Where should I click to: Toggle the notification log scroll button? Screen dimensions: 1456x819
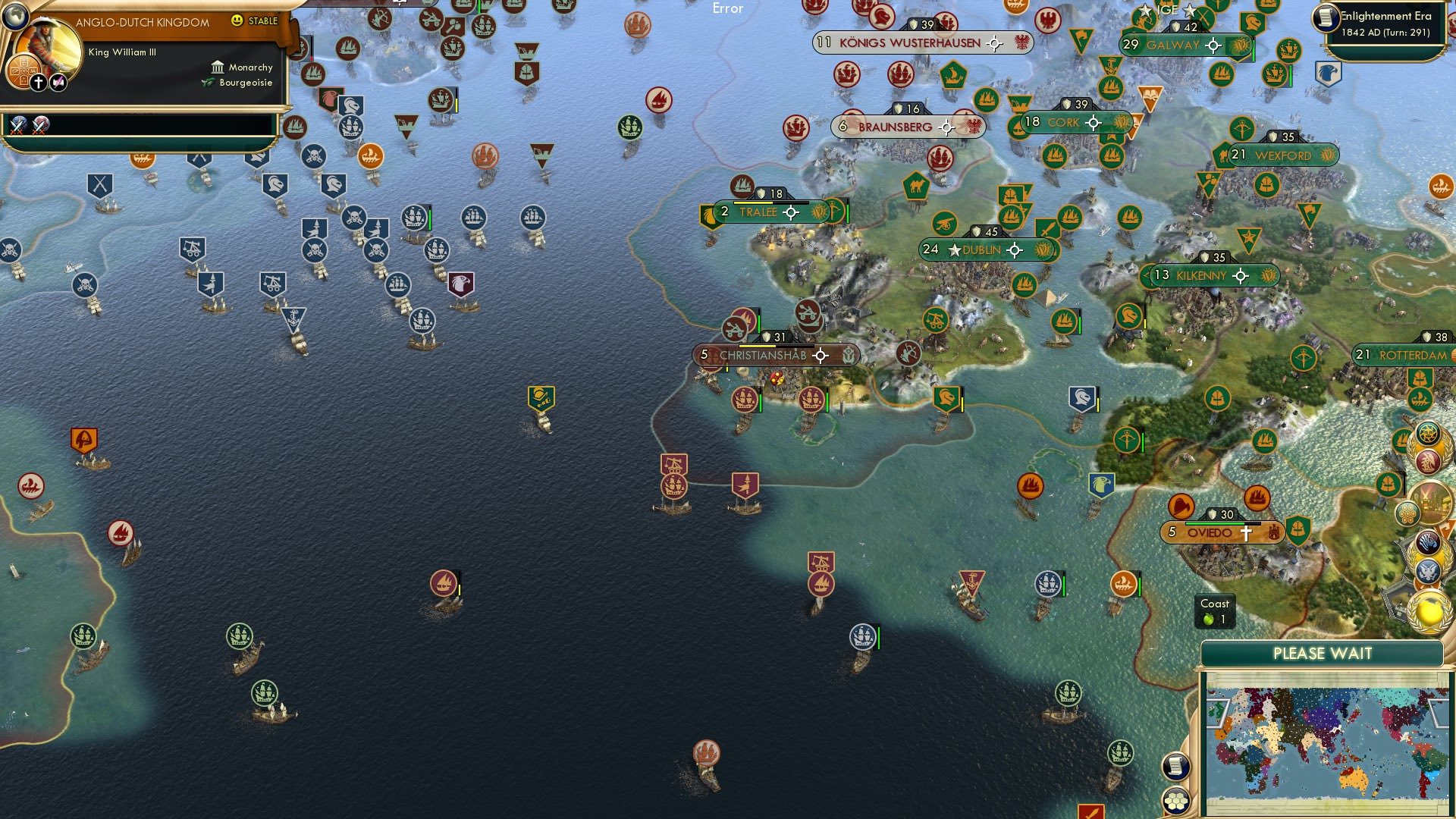point(1178,766)
